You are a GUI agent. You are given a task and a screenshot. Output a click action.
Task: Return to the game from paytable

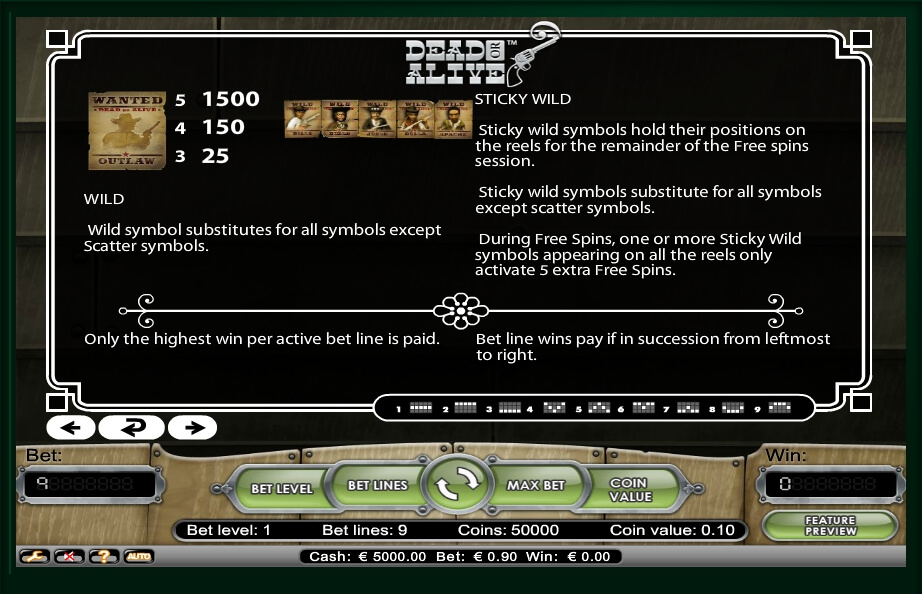131,428
